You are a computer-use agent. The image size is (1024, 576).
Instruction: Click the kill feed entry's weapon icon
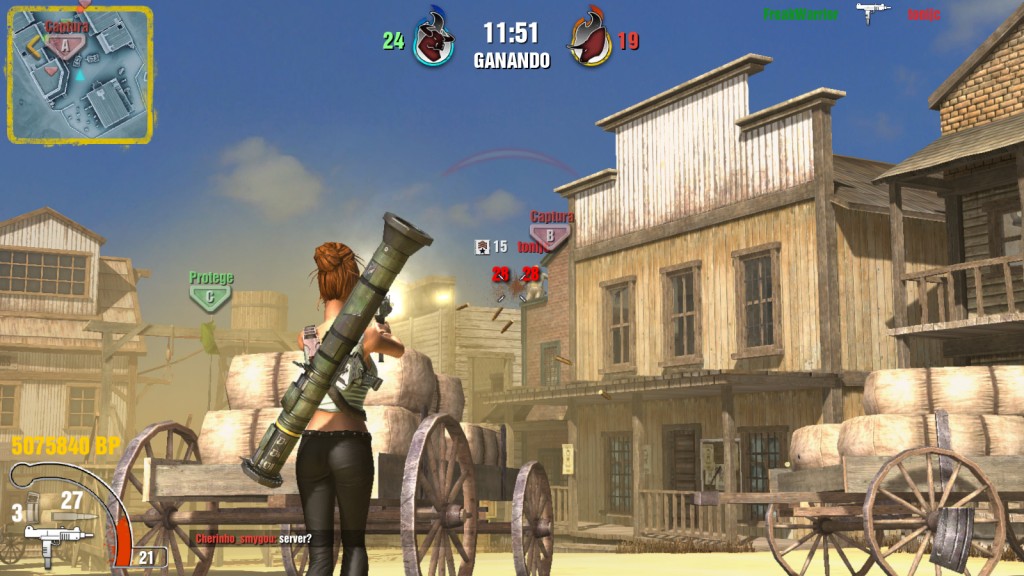[x=872, y=13]
